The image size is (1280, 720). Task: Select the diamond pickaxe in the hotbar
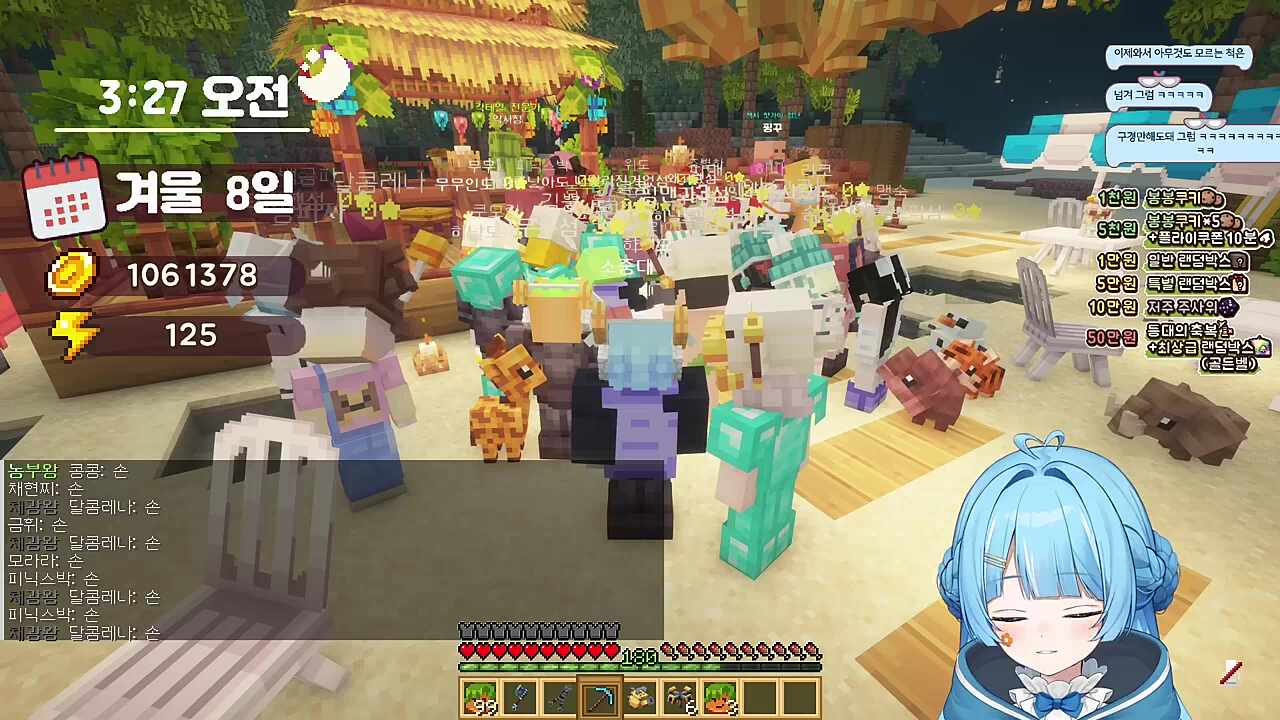[x=600, y=697]
